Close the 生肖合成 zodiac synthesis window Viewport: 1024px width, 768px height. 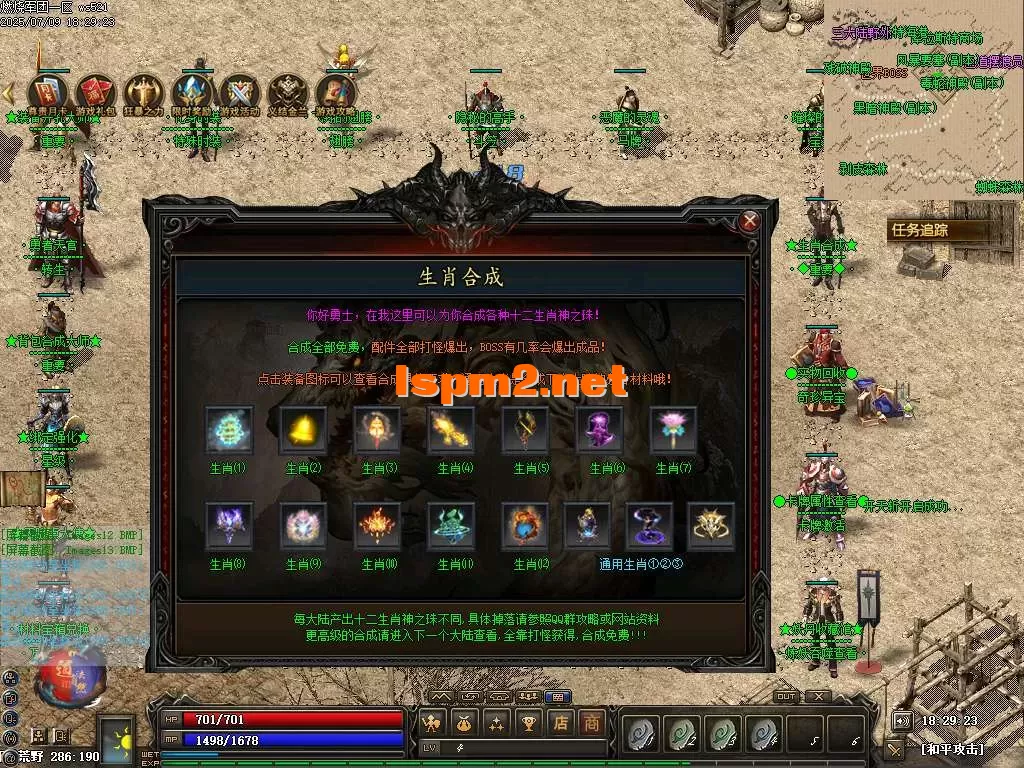click(x=749, y=221)
